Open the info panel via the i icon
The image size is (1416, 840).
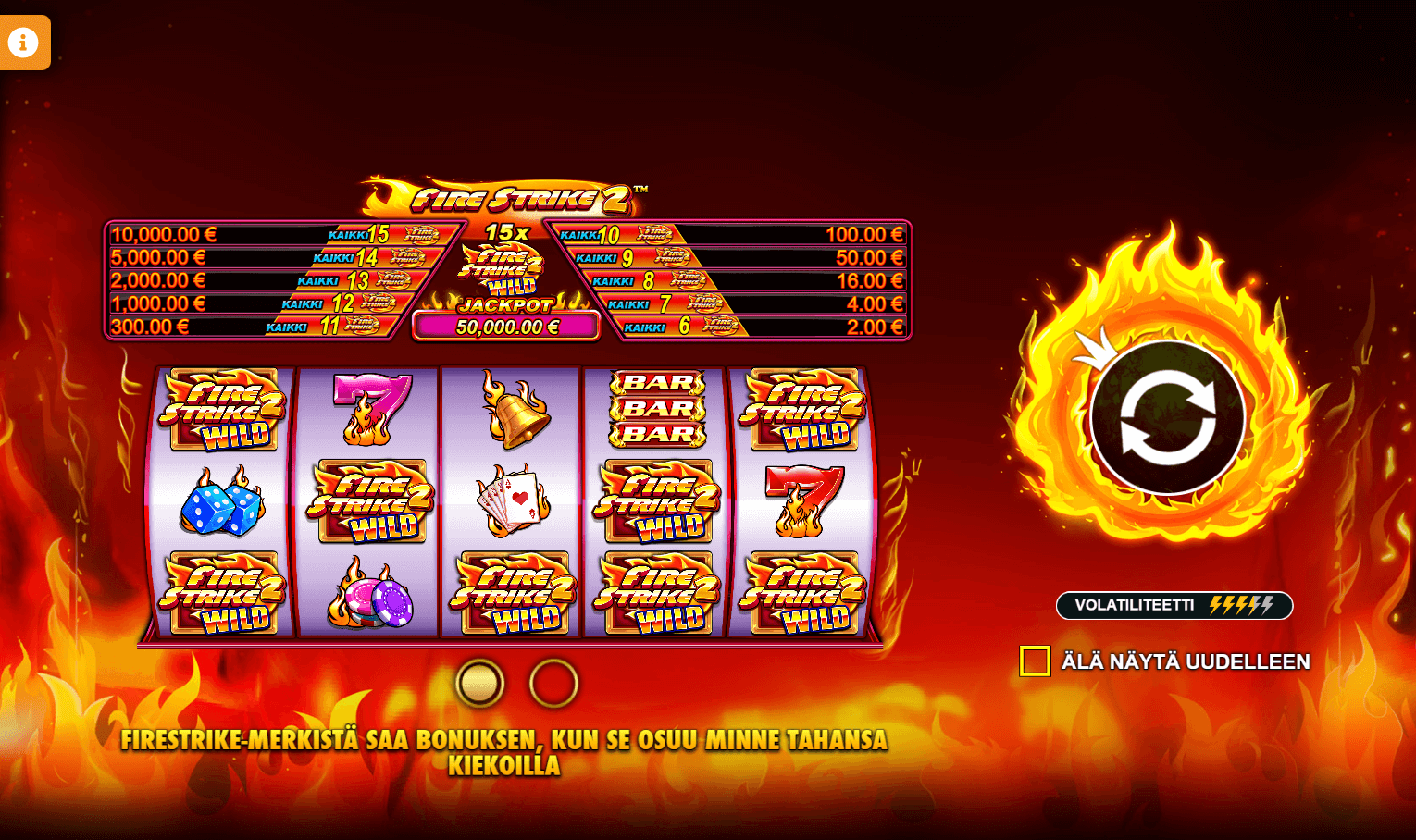pyautogui.click(x=24, y=43)
